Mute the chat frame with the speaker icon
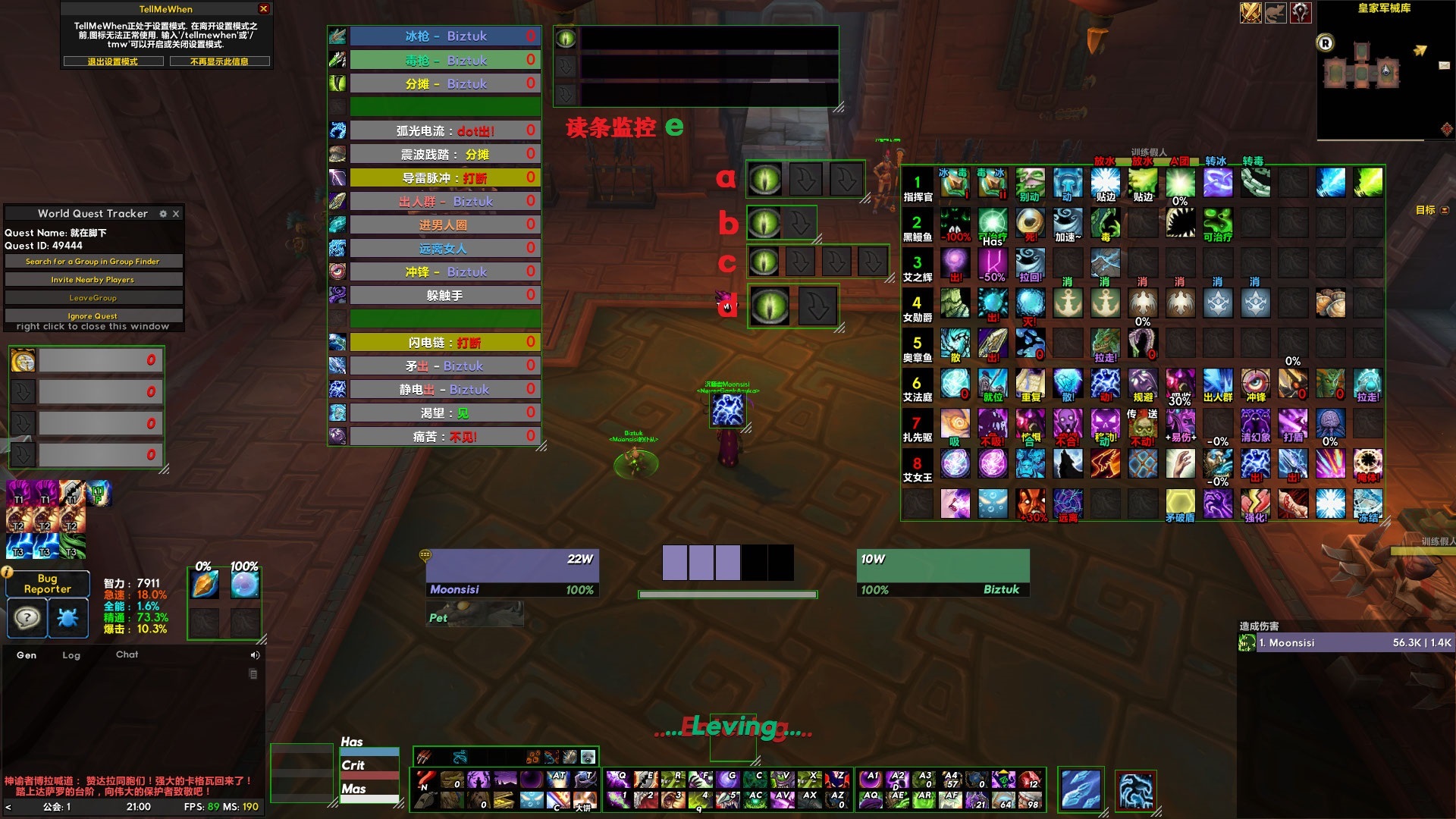1456x819 pixels. tap(254, 654)
